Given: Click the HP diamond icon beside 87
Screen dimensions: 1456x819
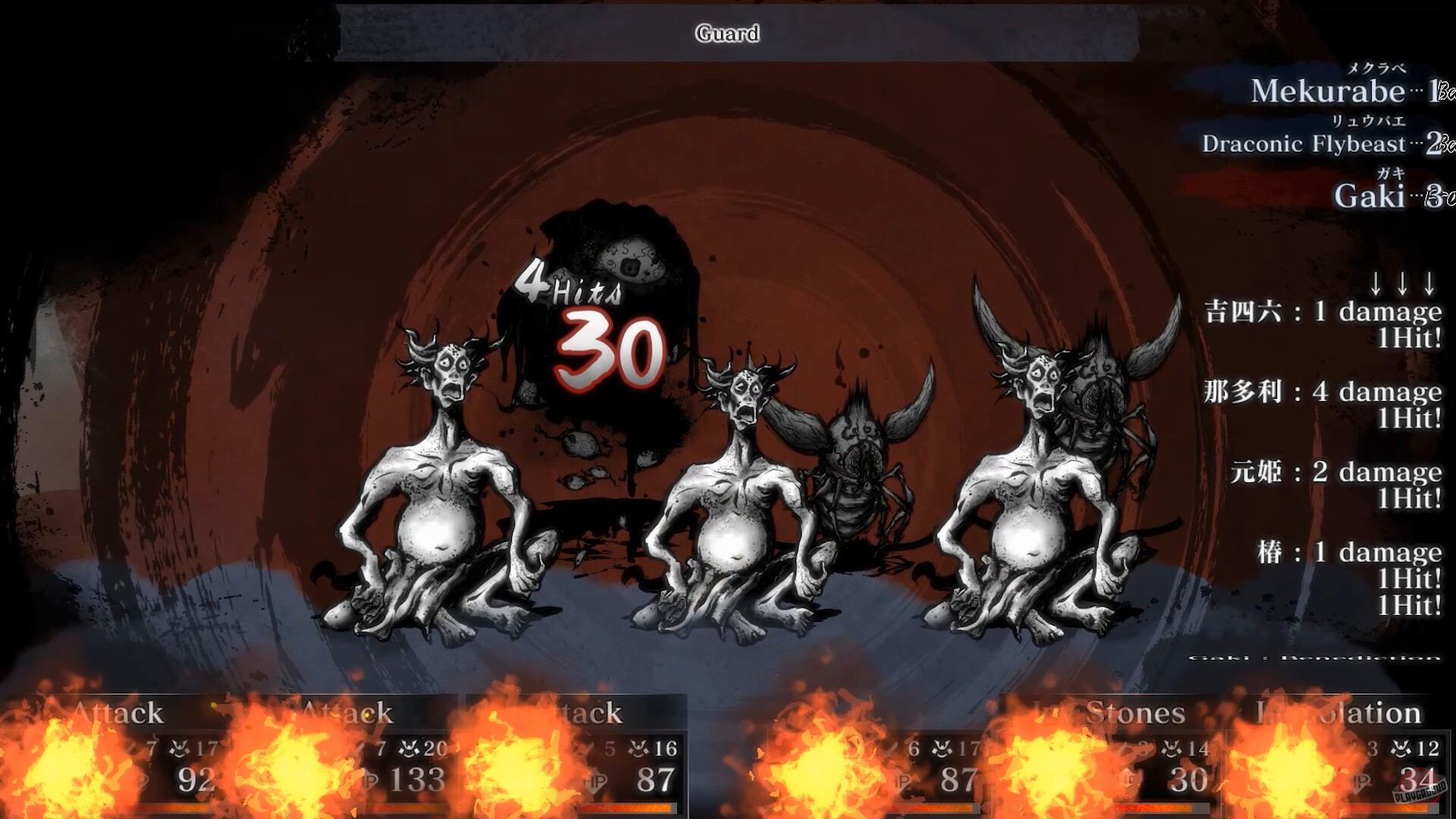Looking at the screenshot, I should pyautogui.click(x=597, y=782).
